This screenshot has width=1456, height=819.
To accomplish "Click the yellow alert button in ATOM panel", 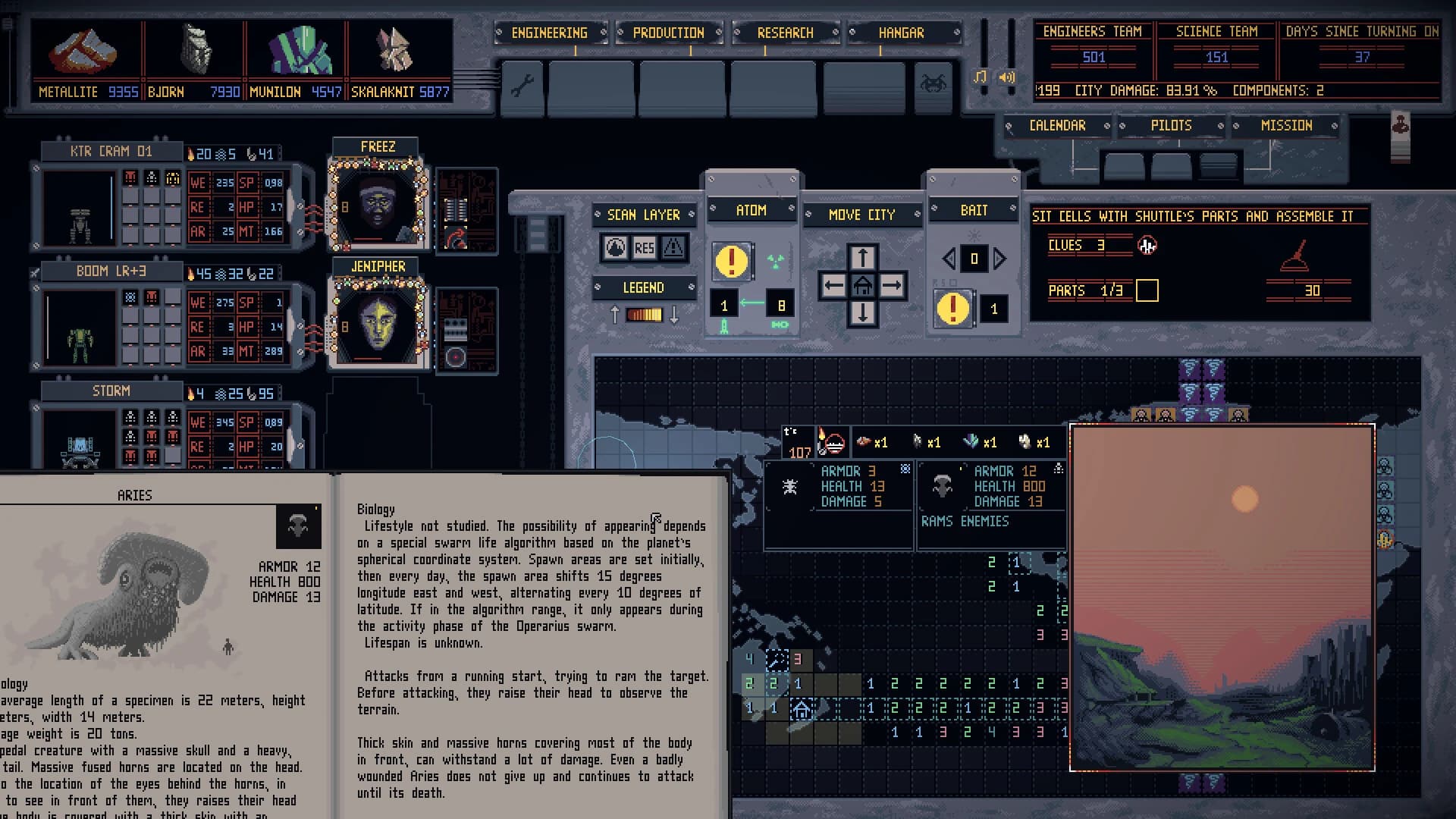I will (731, 262).
